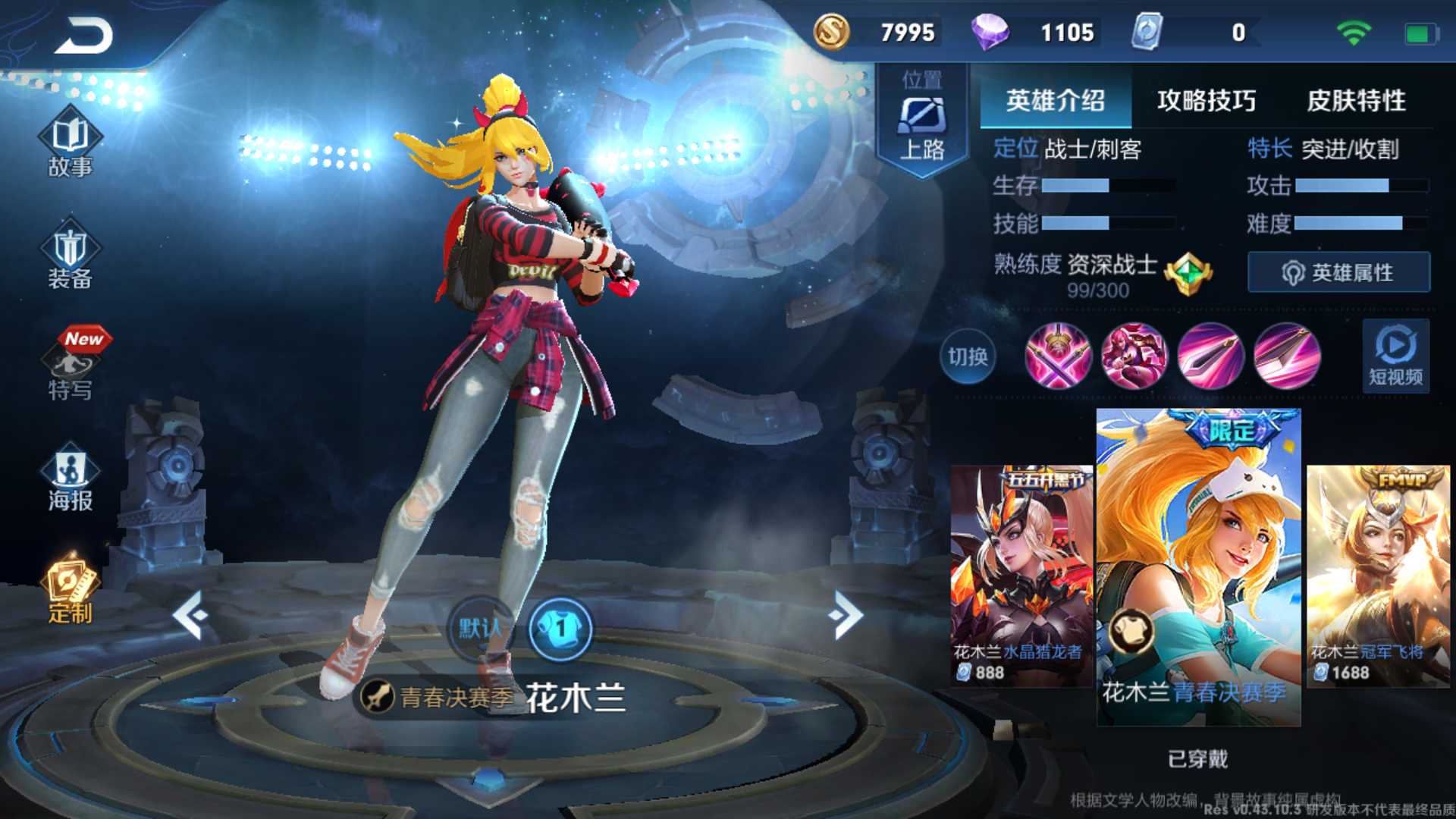The height and width of the screenshot is (819, 1456).
Task: Switch to the 攻略技巧 tab
Action: [x=1206, y=101]
